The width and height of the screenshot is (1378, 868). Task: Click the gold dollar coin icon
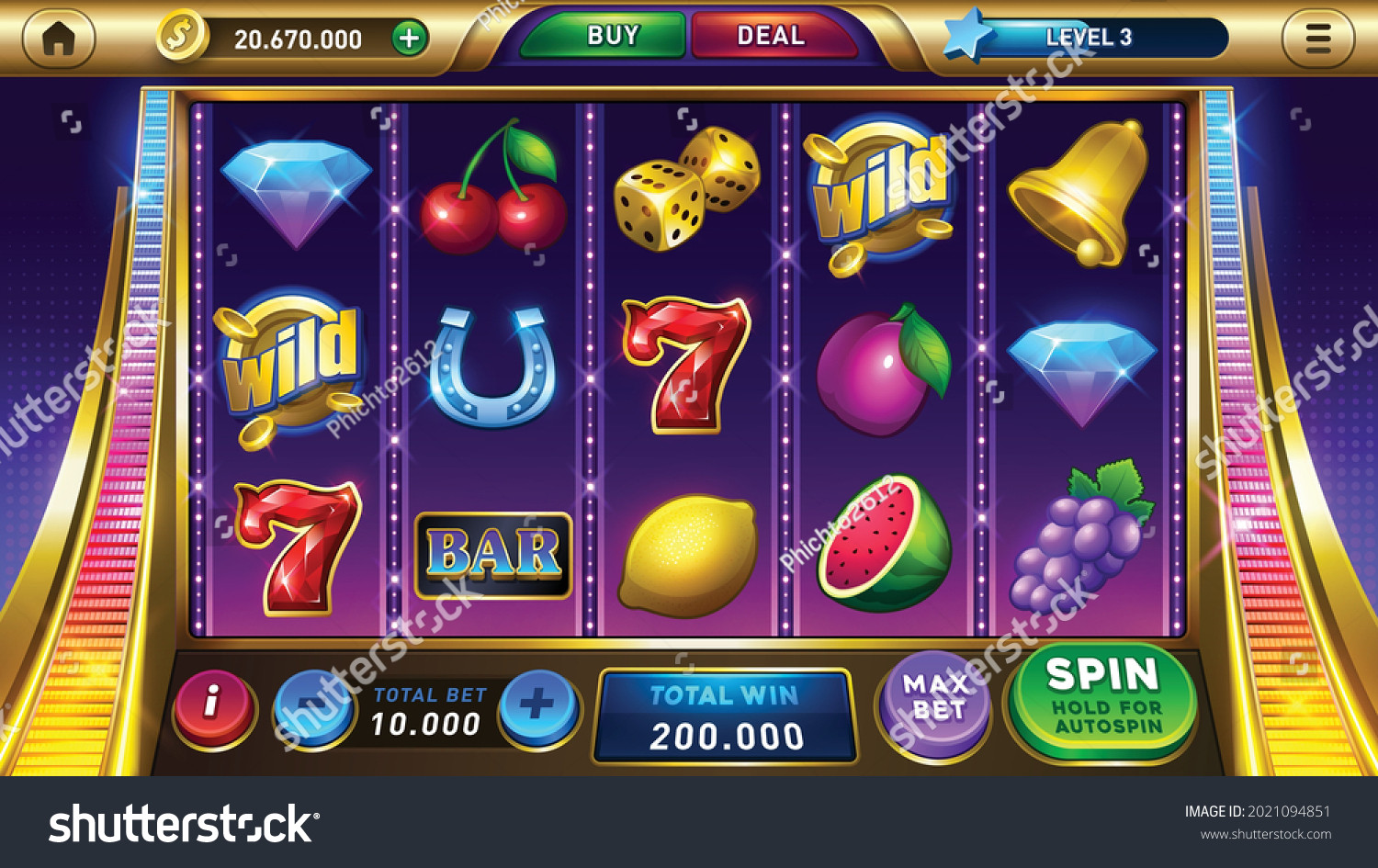[181, 37]
